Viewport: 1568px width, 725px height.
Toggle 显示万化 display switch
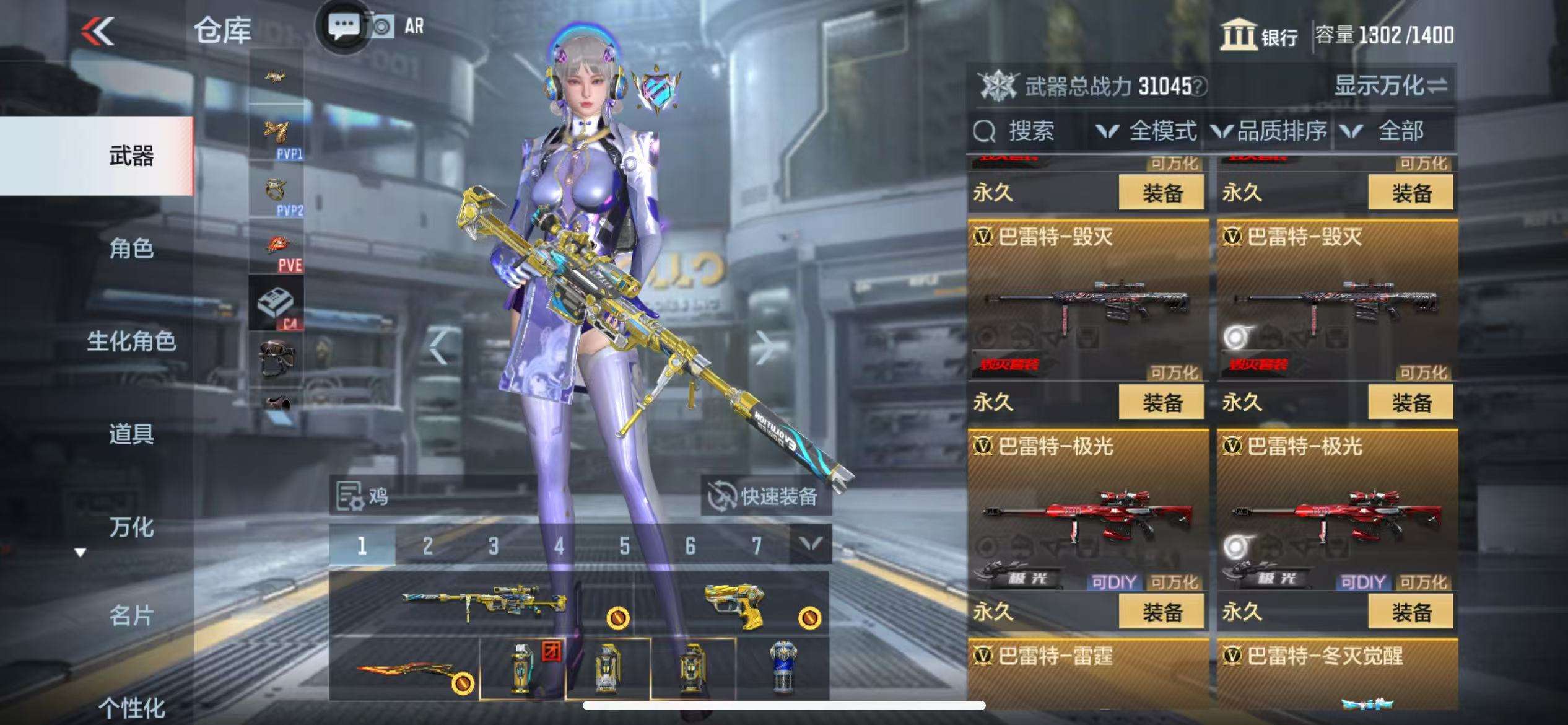pos(1390,86)
